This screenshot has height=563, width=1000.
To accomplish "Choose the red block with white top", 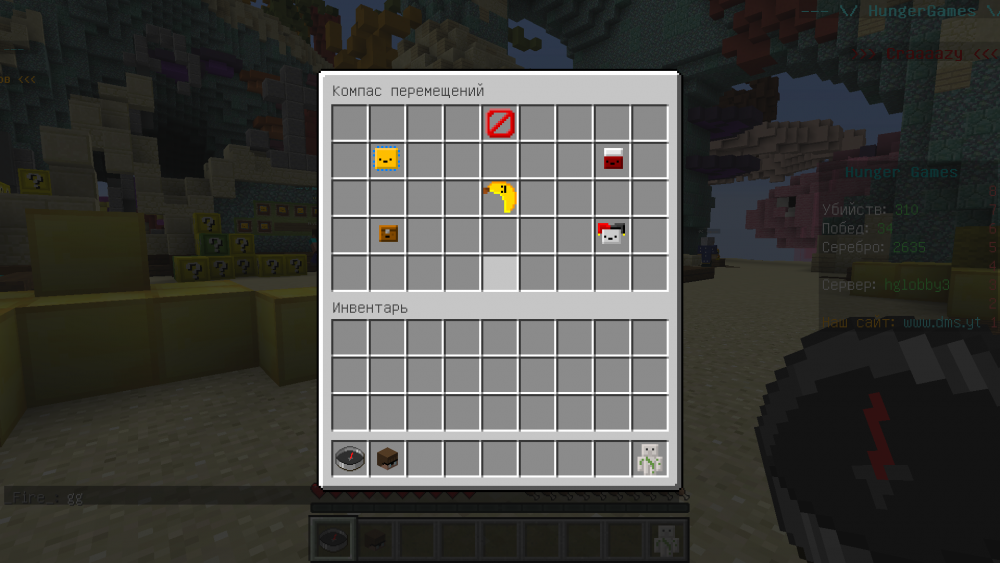I will tap(613, 159).
